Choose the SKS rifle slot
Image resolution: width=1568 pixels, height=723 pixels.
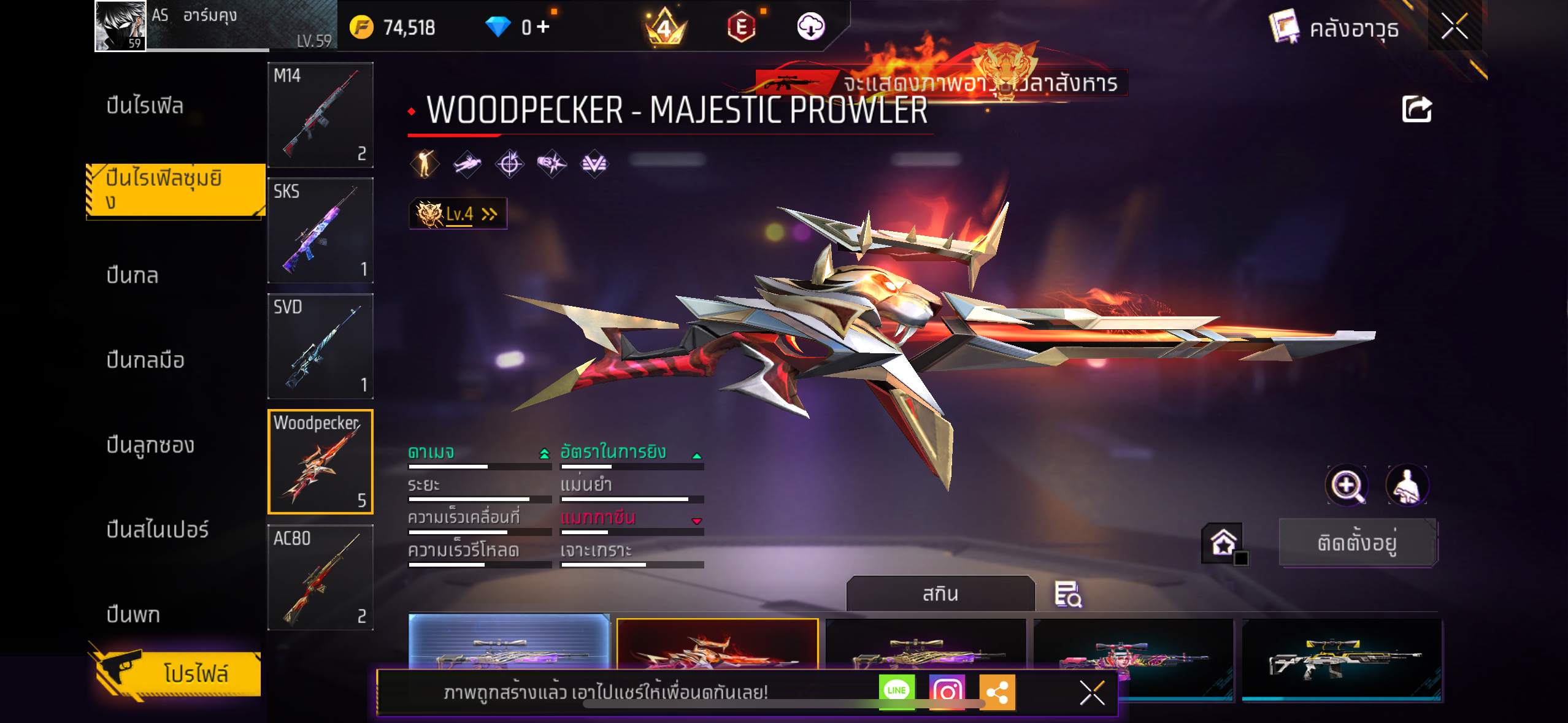coord(320,231)
